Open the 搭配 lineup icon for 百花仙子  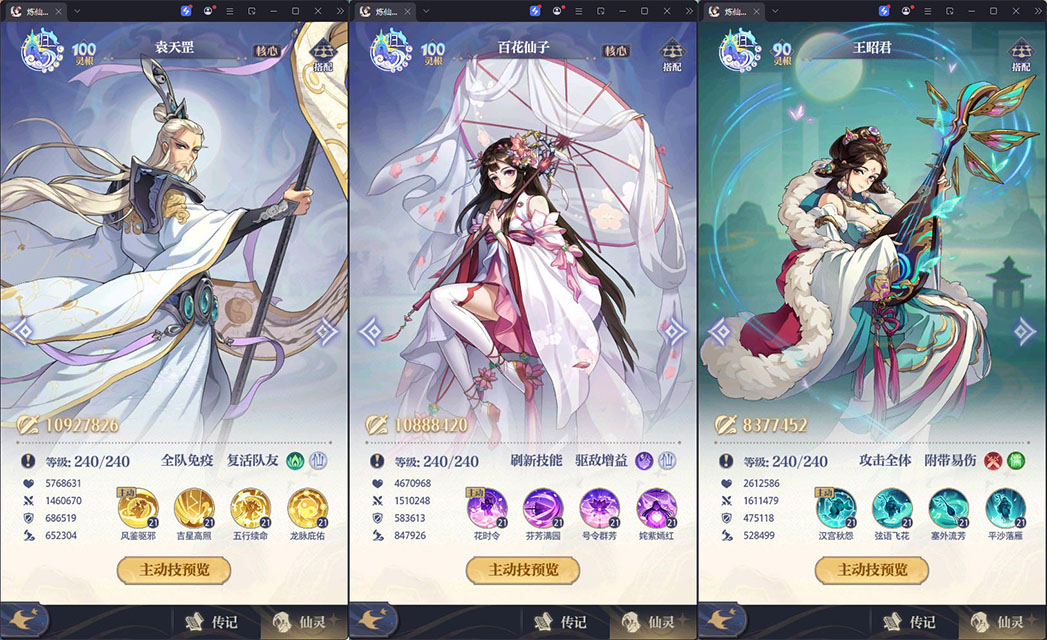pos(672,55)
